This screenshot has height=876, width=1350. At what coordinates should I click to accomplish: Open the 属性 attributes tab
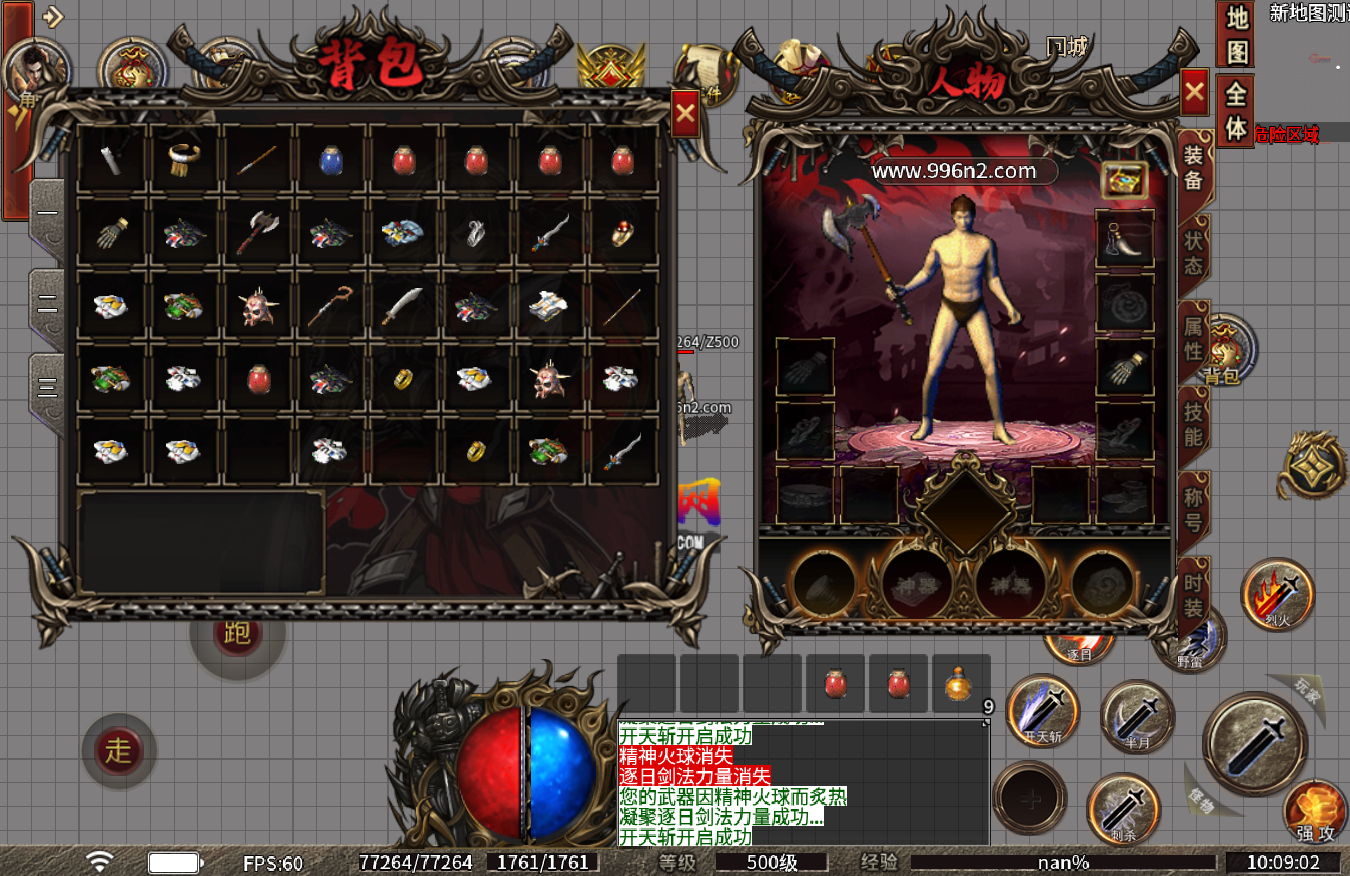tap(1193, 338)
